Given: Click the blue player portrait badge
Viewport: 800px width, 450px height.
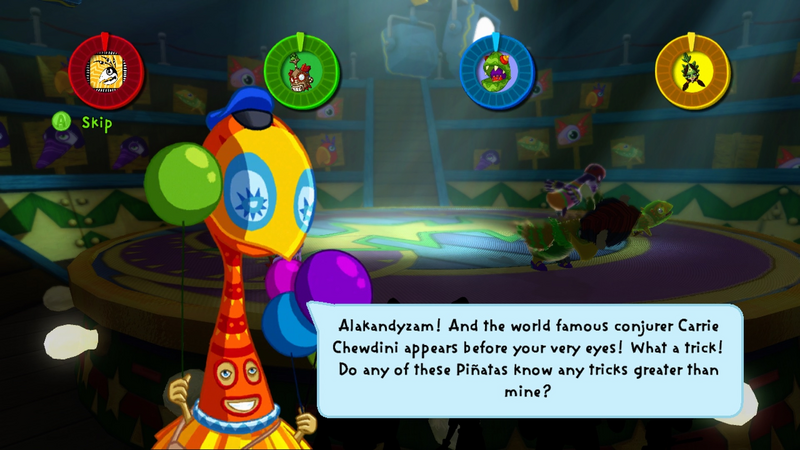Looking at the screenshot, I should 497,70.
